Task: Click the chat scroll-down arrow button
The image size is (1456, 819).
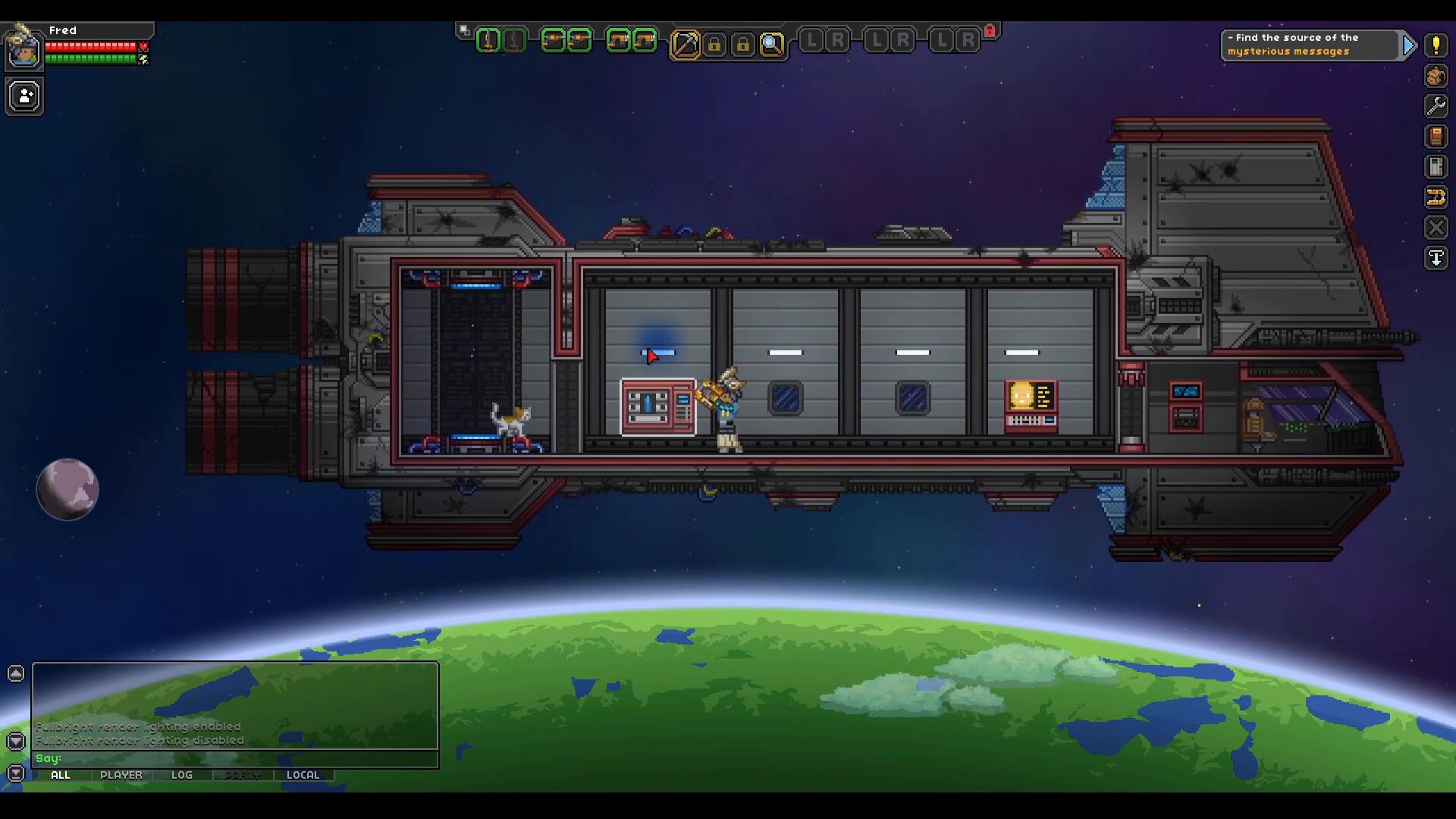Action: point(16,741)
